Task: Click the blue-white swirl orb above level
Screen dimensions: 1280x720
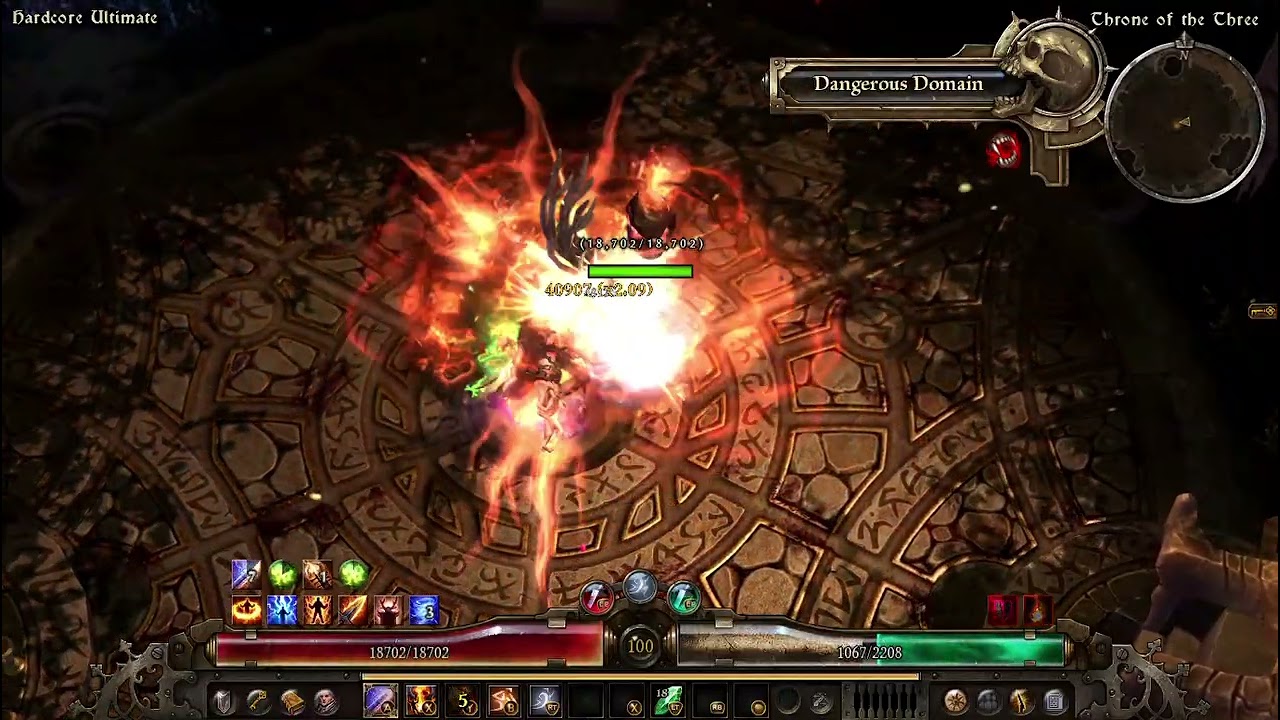Action: (x=640, y=588)
